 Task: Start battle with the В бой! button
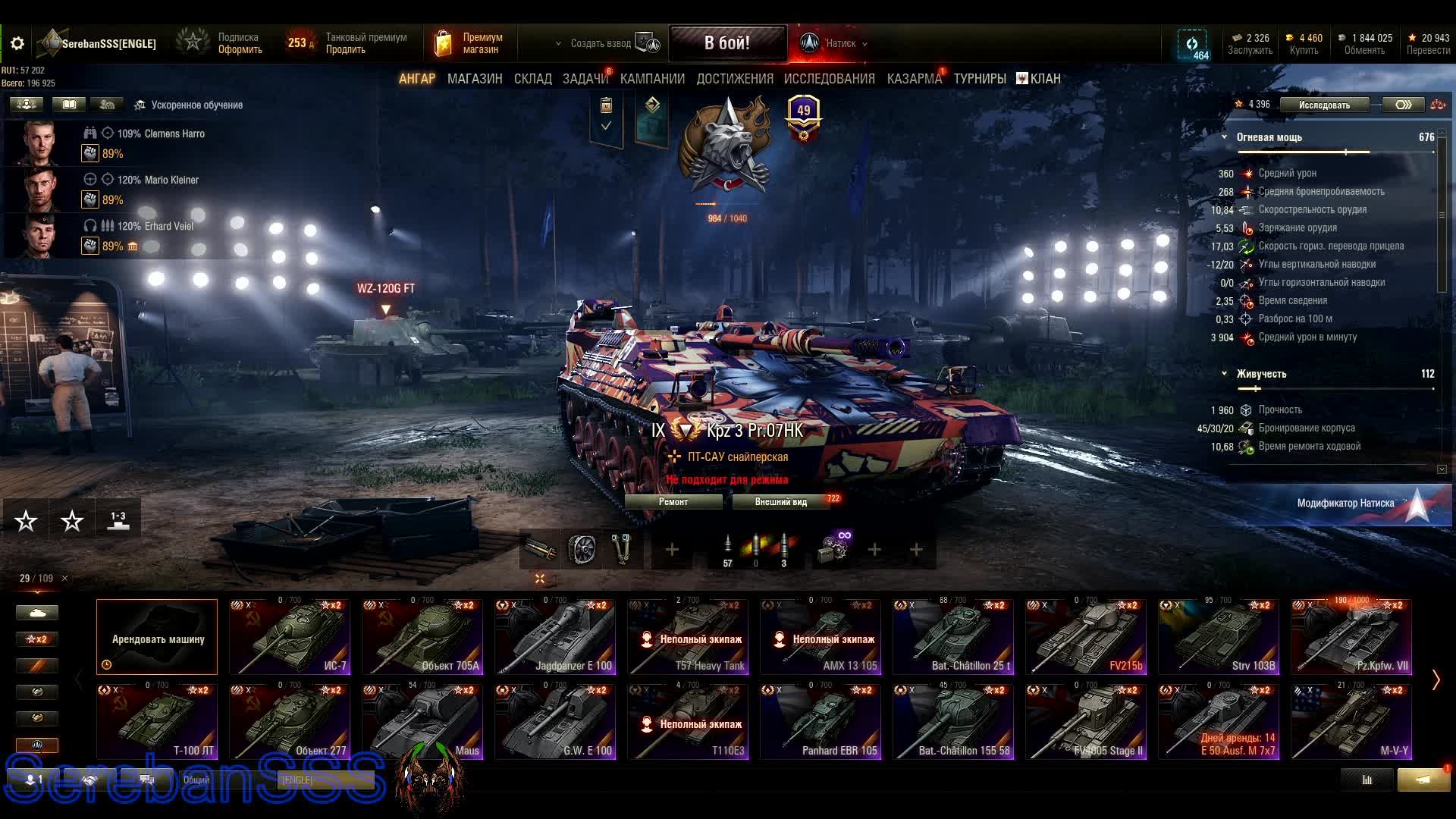pos(726,43)
